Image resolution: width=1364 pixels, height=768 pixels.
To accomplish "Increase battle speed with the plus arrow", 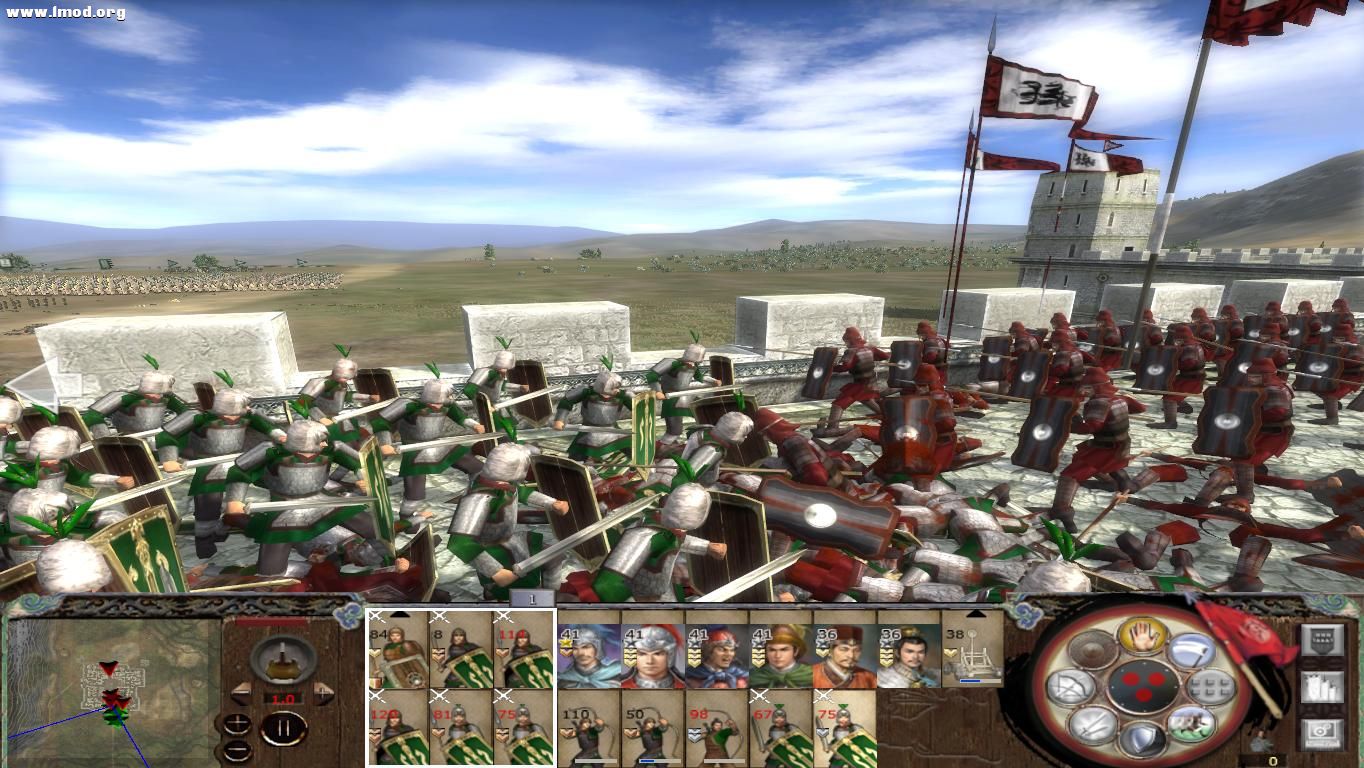I will pyautogui.click(x=322, y=691).
